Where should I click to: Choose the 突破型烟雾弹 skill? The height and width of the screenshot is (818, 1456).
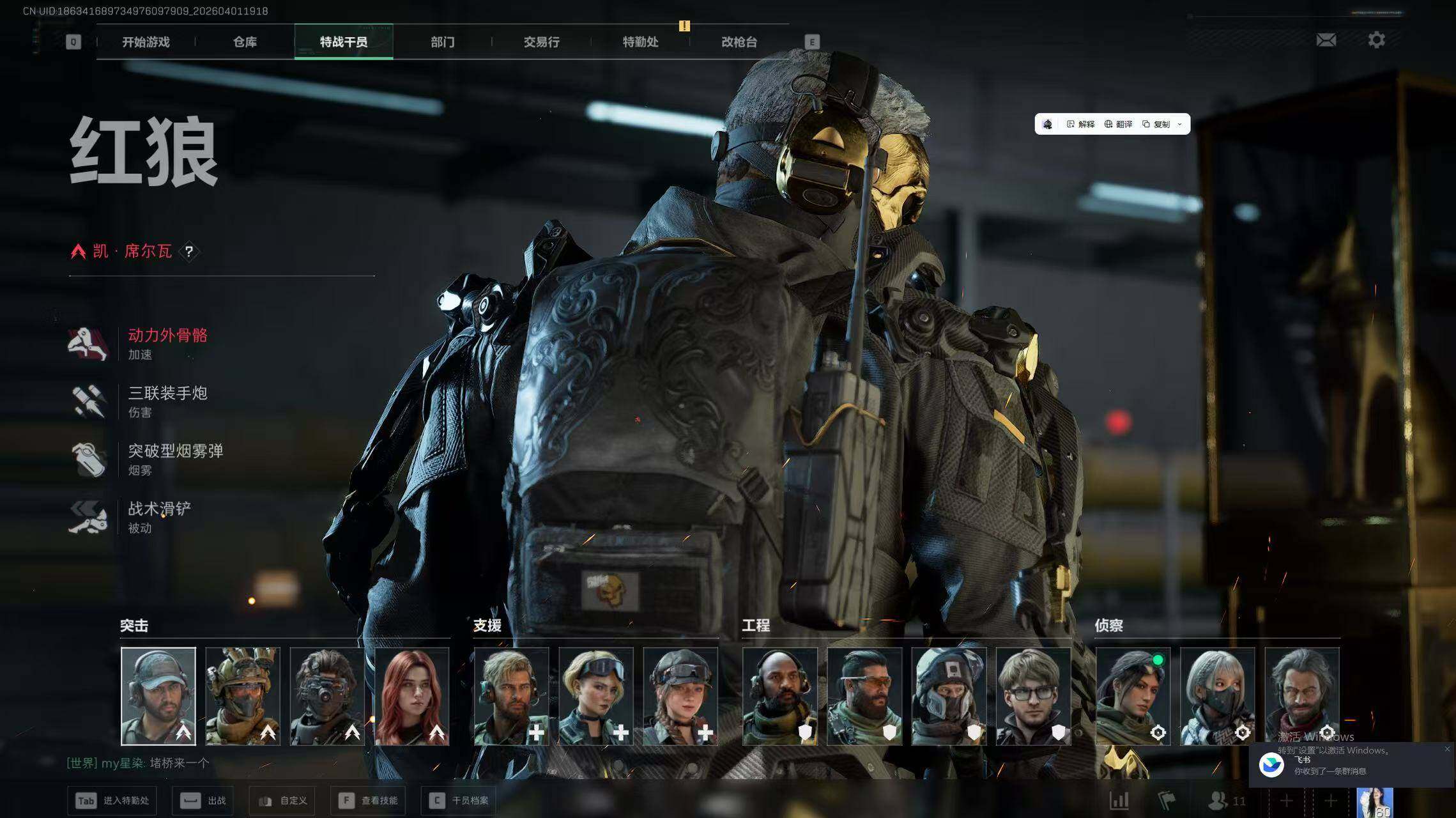175,452
